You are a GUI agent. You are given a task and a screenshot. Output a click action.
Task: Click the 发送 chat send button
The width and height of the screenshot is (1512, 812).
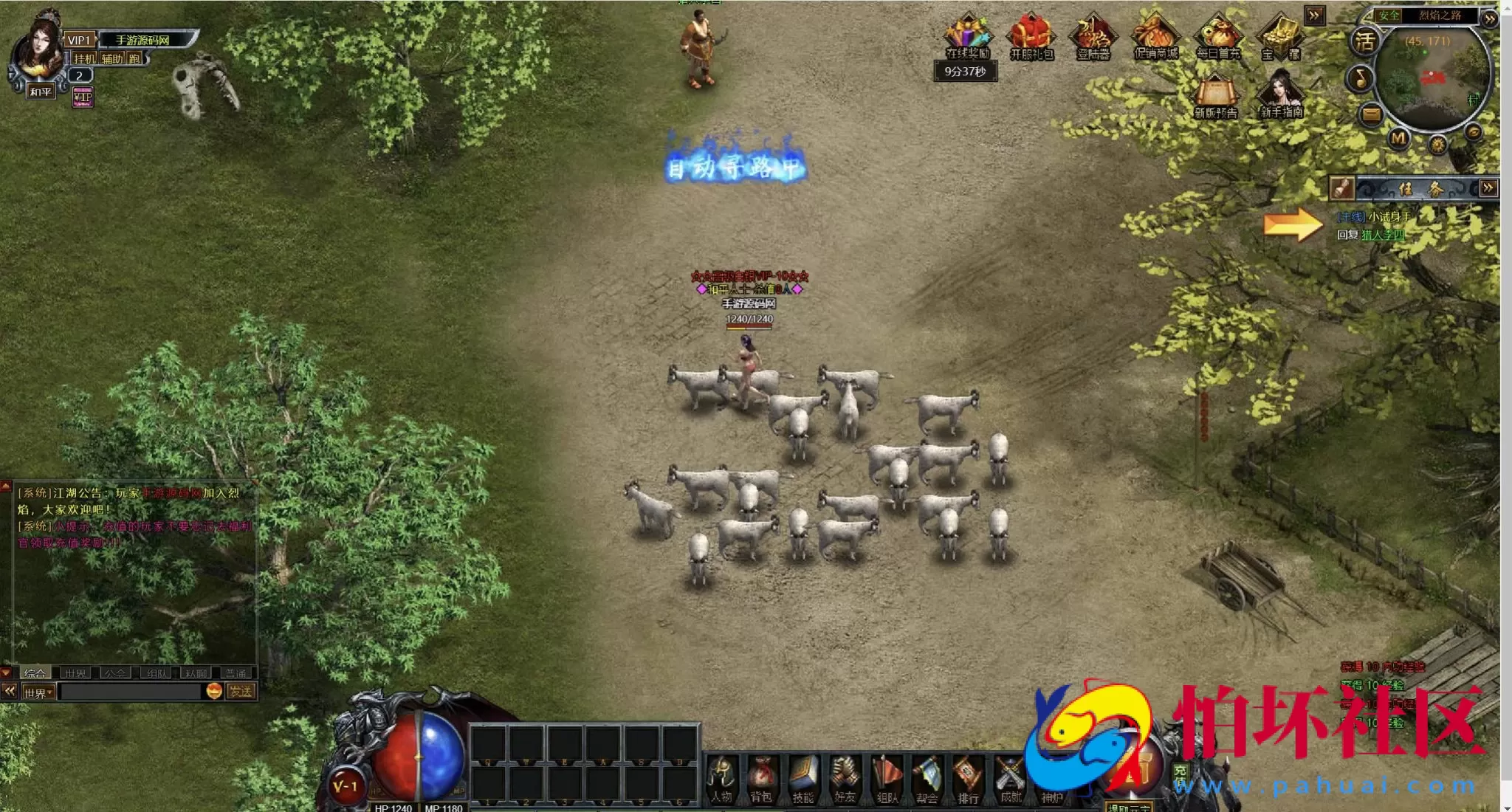click(241, 692)
